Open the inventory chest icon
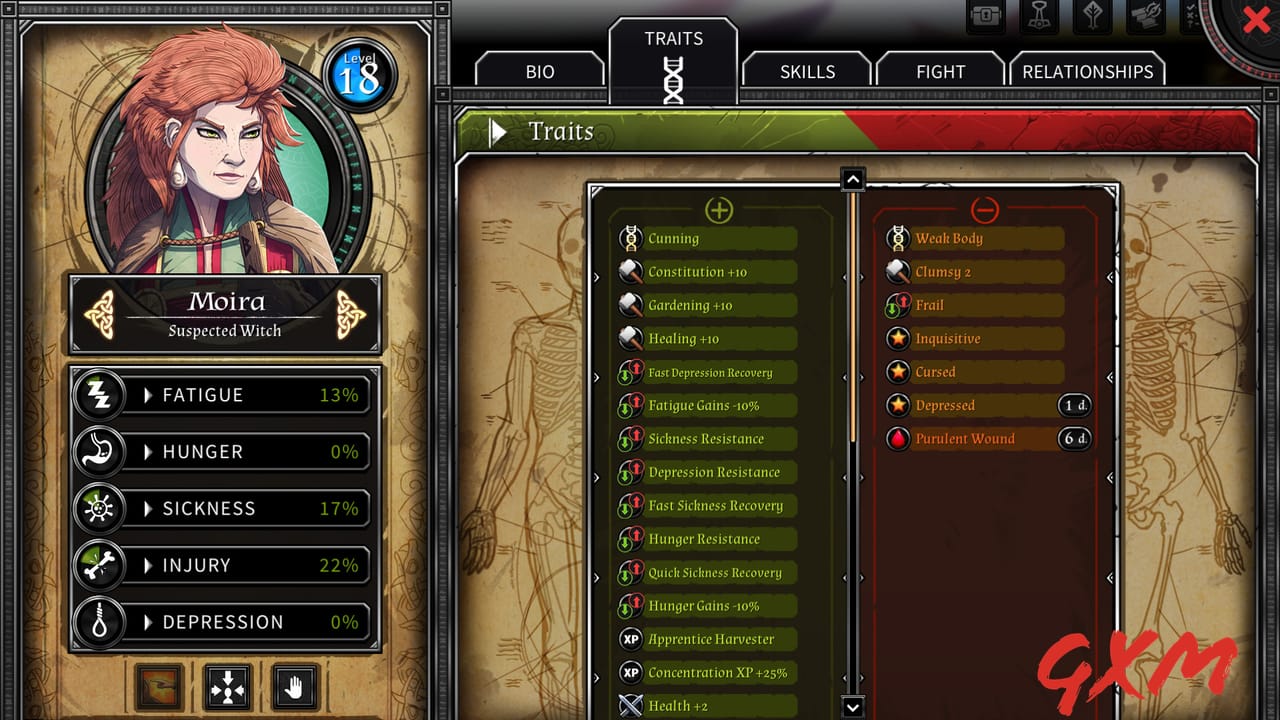This screenshot has width=1280, height=720. pos(985,16)
